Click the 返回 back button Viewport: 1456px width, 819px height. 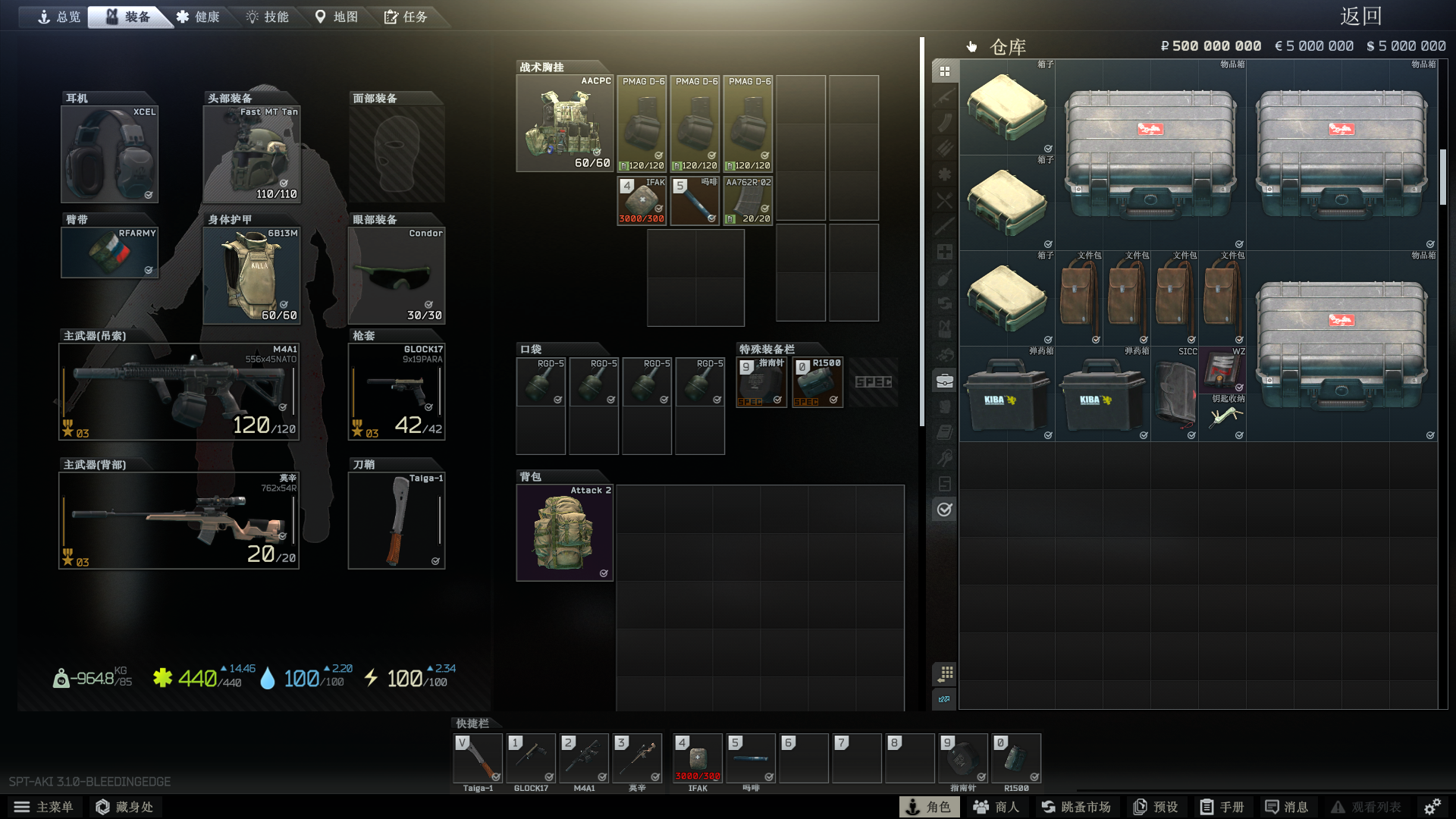point(1360,16)
